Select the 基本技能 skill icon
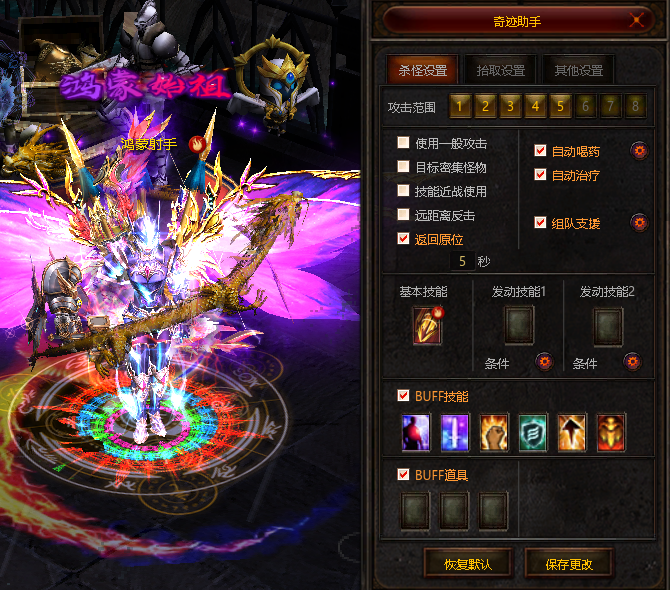 coord(427,327)
